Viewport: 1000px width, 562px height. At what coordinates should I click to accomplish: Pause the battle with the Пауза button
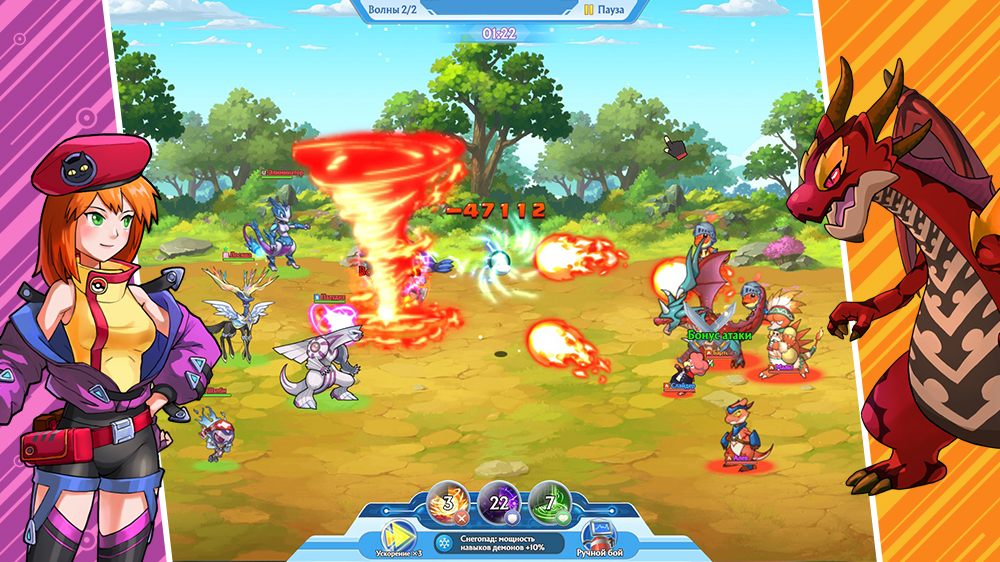pyautogui.click(x=604, y=10)
